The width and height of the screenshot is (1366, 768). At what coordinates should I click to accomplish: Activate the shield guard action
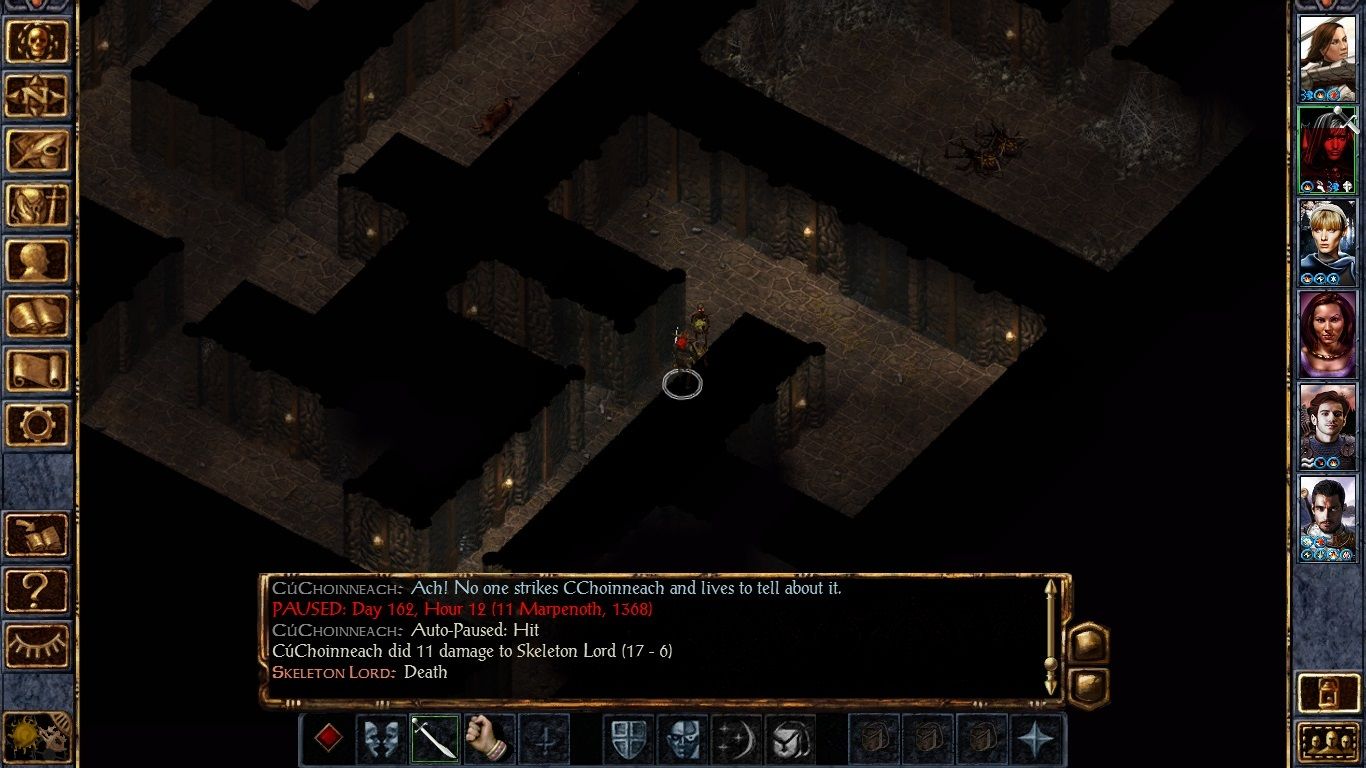(627, 739)
